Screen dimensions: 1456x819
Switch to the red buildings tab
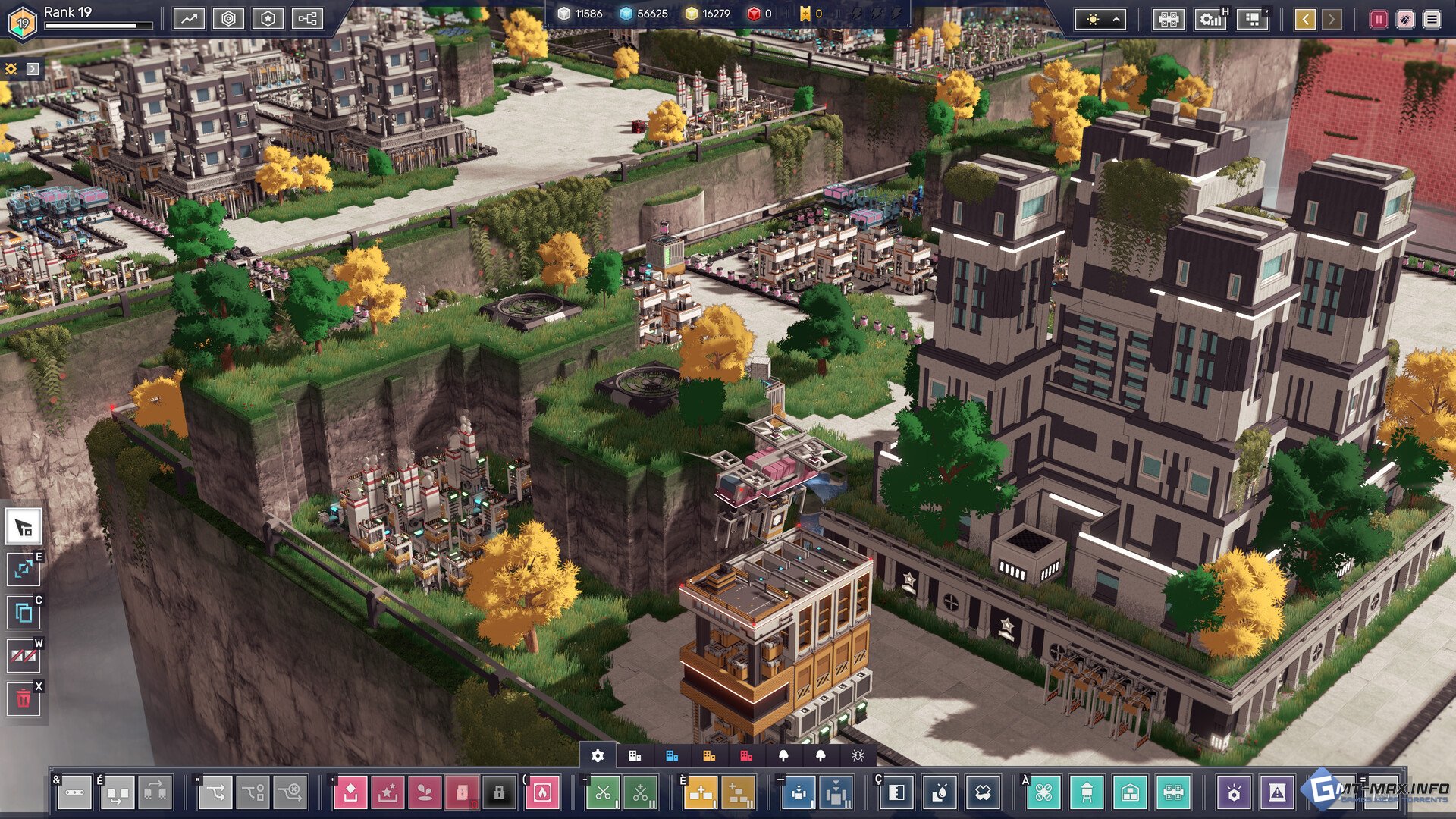tap(746, 755)
